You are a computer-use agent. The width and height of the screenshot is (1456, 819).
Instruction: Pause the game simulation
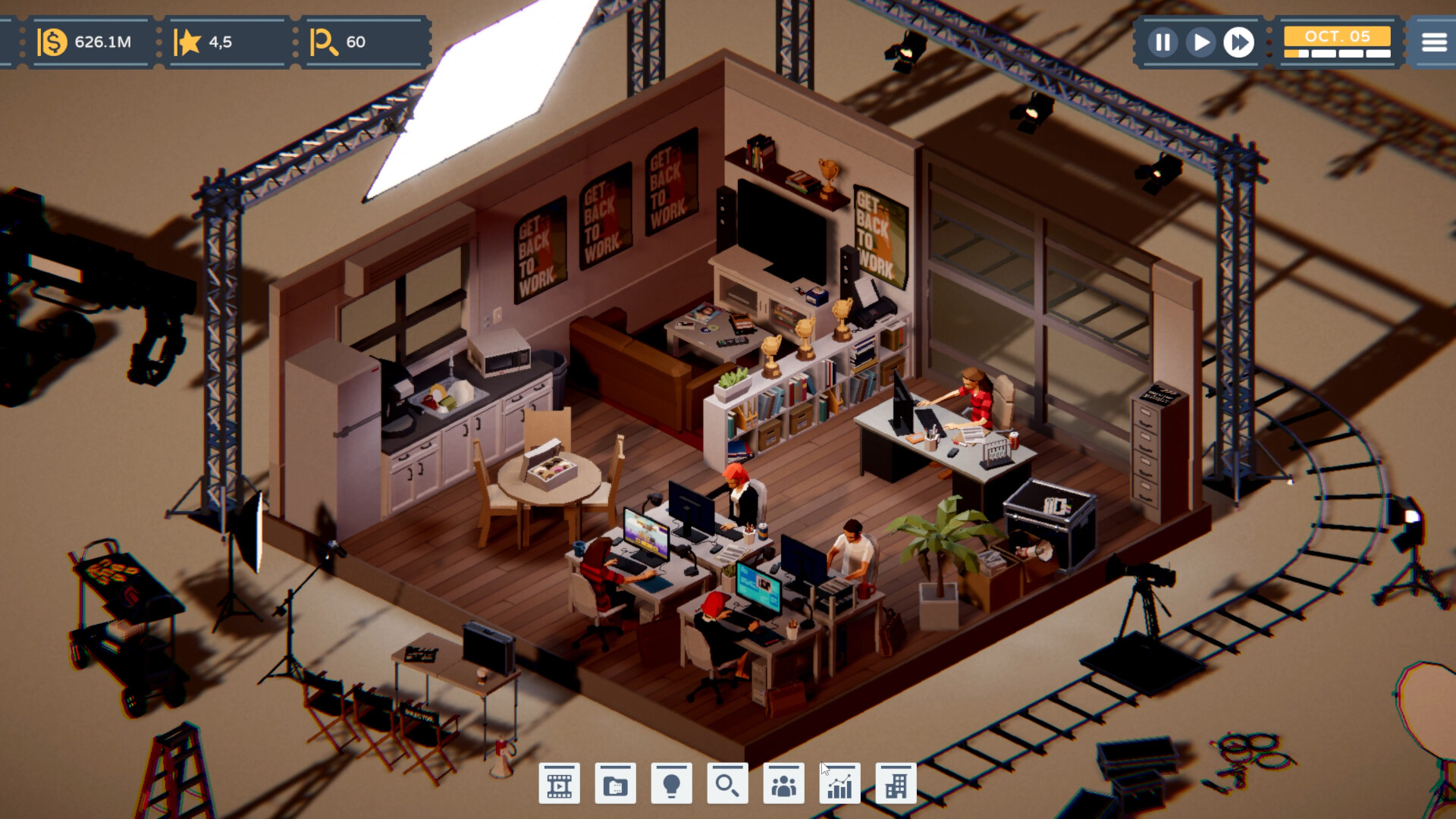pyautogui.click(x=1162, y=43)
